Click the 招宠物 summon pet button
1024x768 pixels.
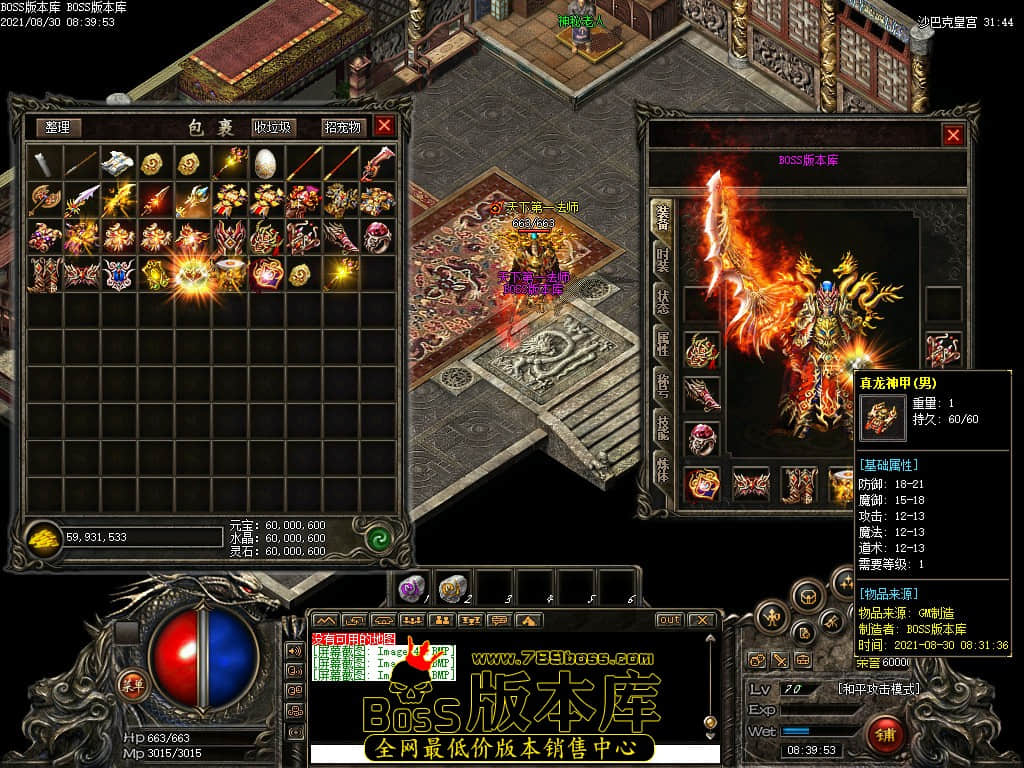tap(341, 127)
